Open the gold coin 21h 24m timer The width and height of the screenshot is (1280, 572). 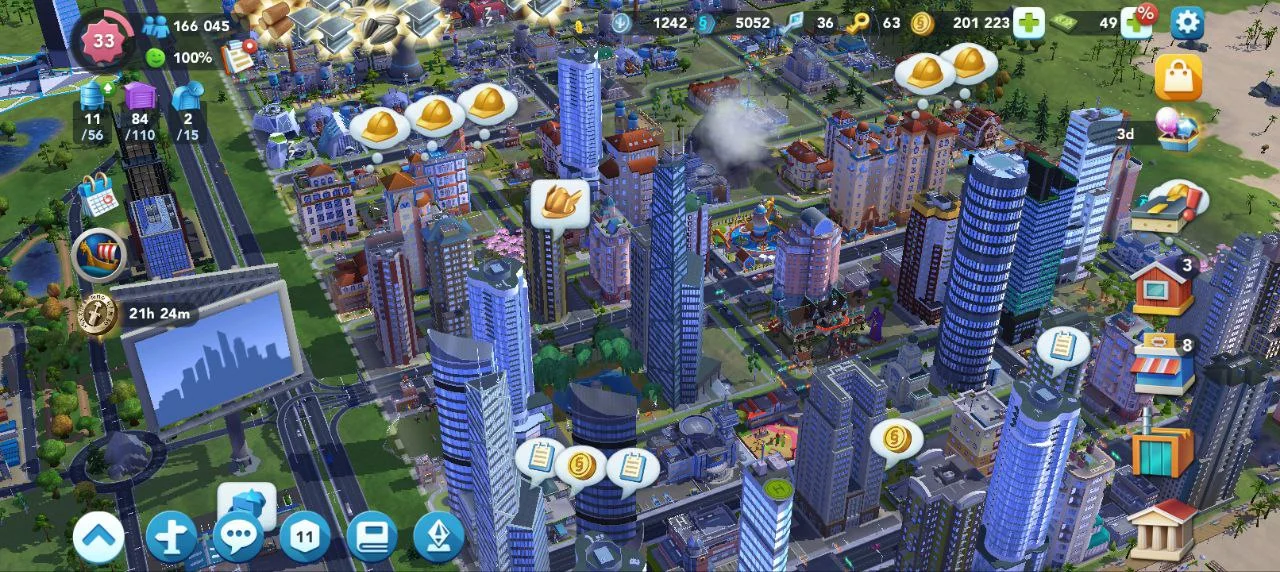click(98, 313)
